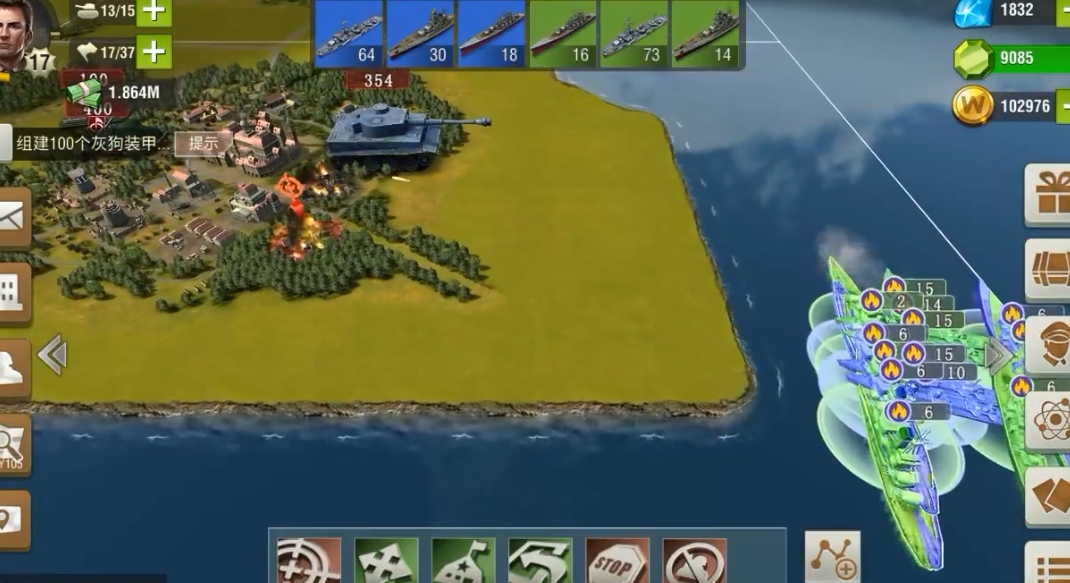Add more tank unit capacity
Screen dimensions: 1070x583
coord(153,12)
